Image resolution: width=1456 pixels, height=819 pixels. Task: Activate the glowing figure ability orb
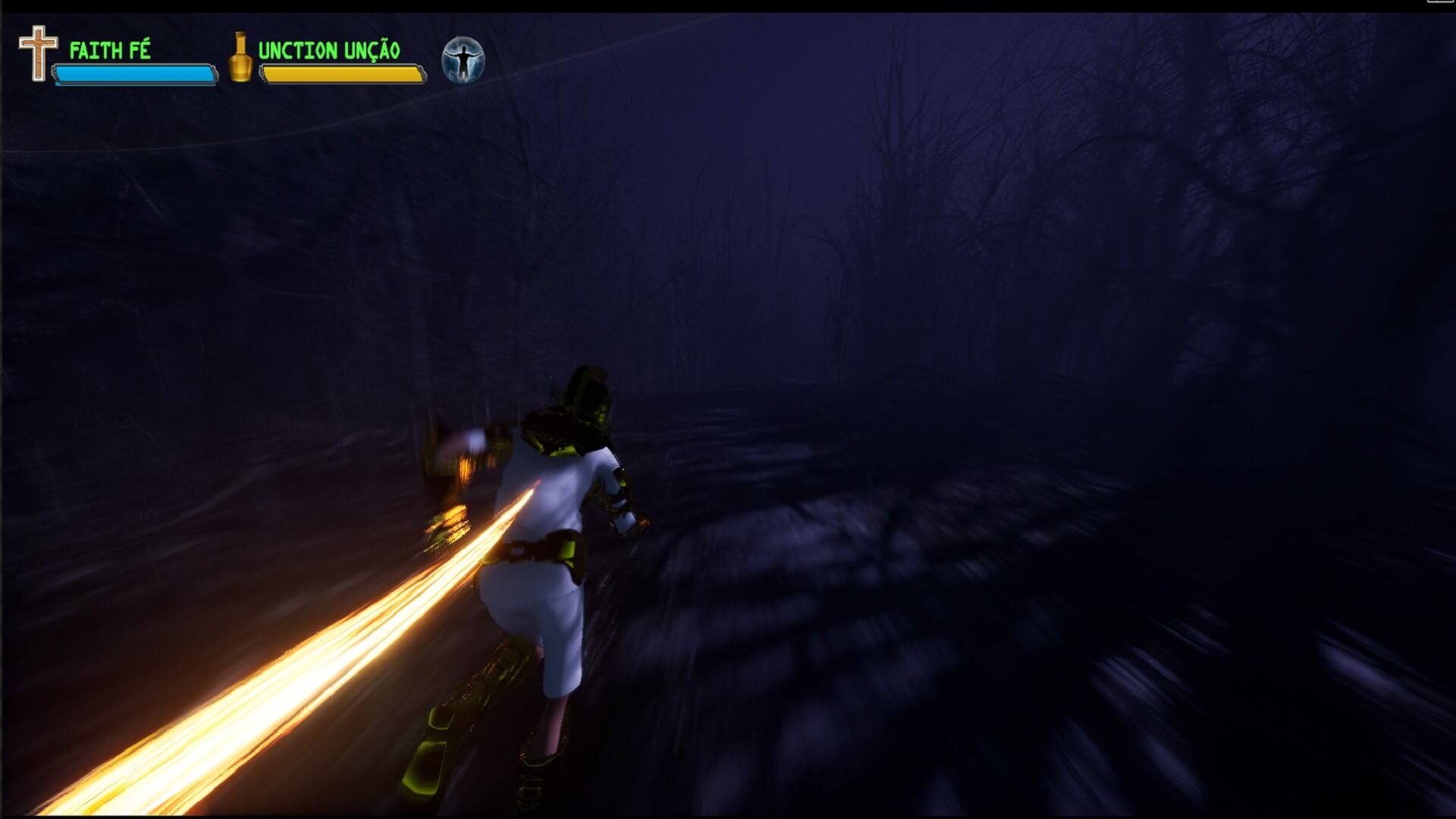click(x=463, y=60)
